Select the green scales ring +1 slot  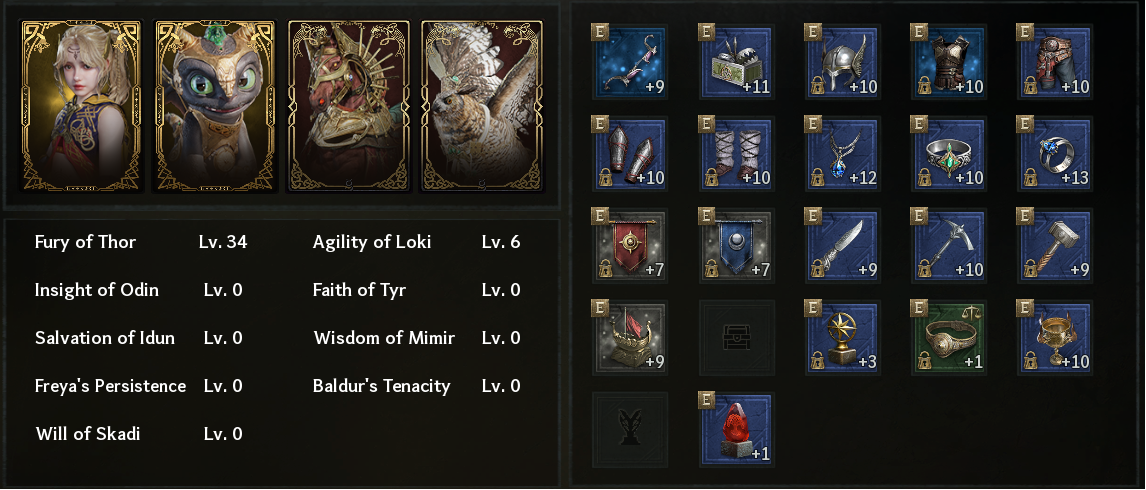pos(948,338)
